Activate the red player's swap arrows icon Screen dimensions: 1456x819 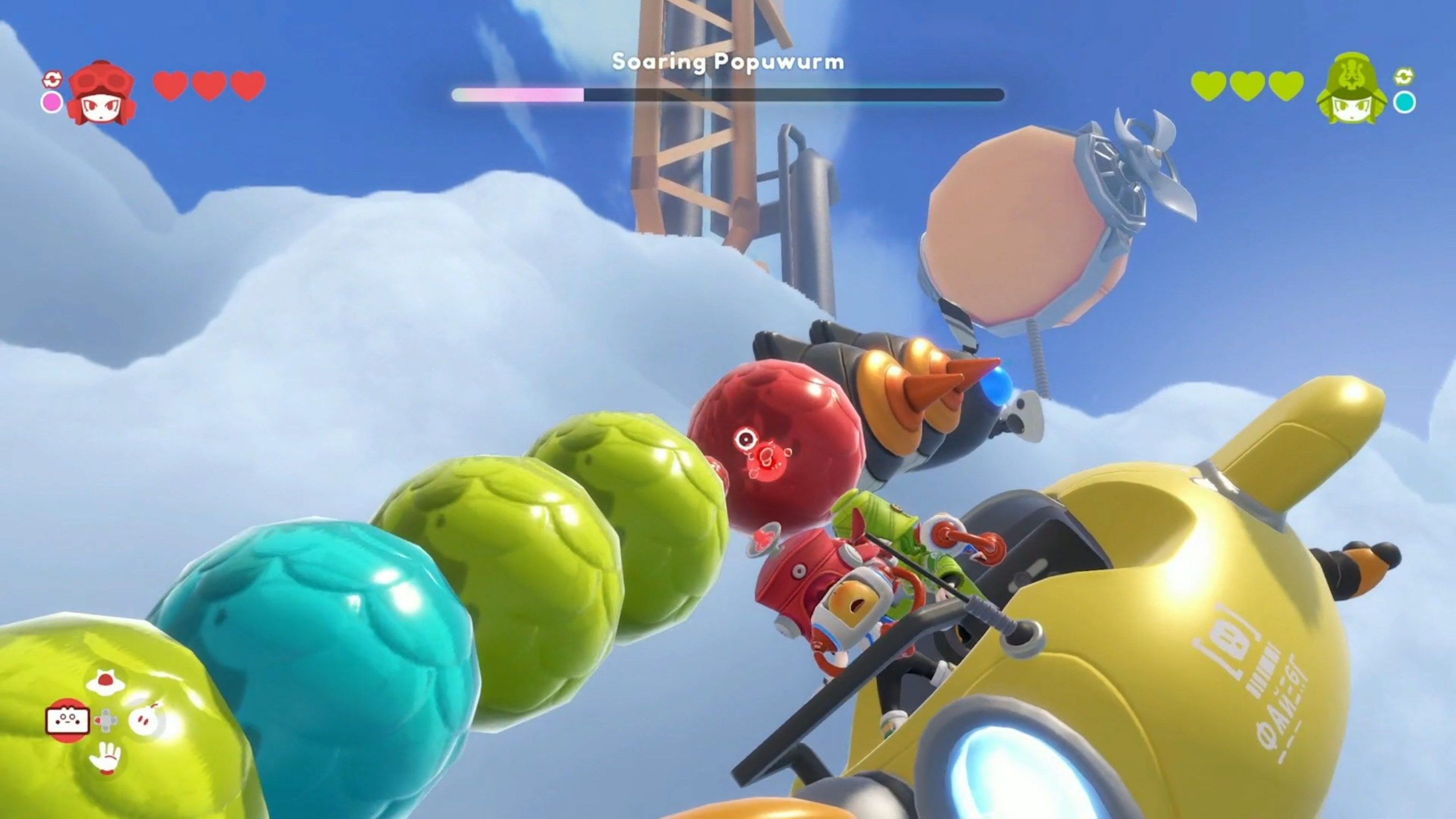(52, 79)
